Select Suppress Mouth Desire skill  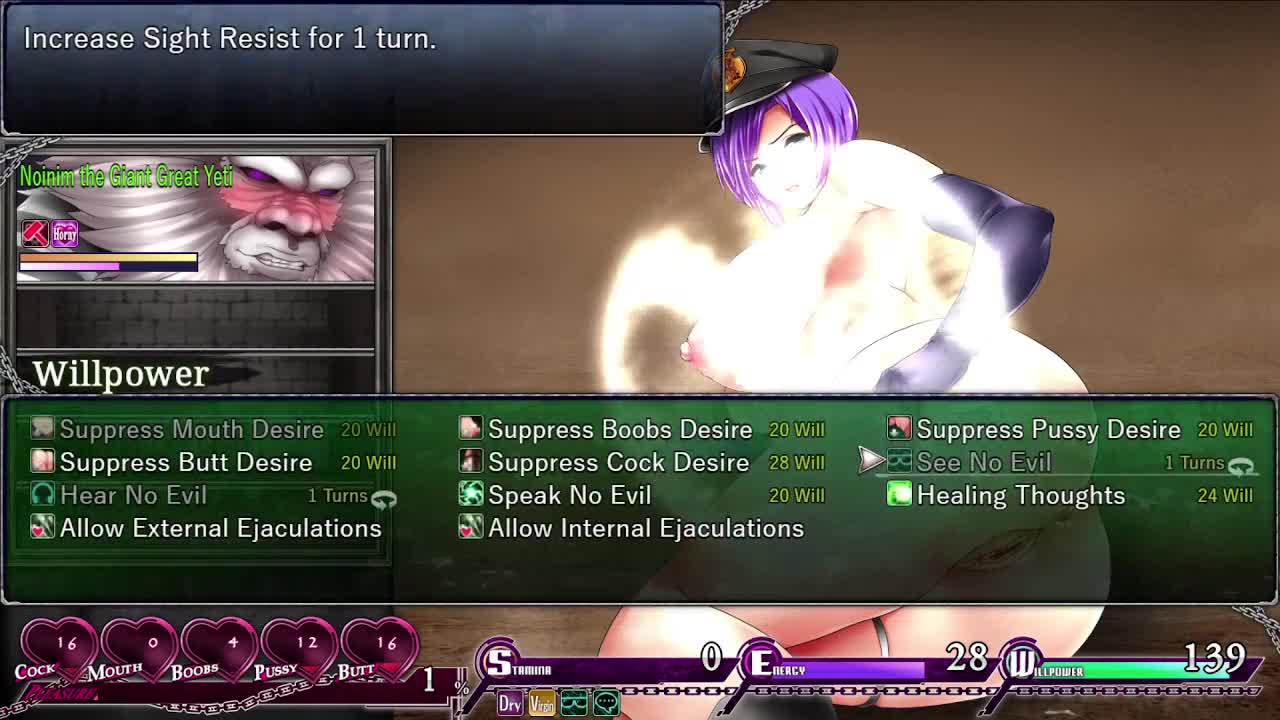(191, 430)
